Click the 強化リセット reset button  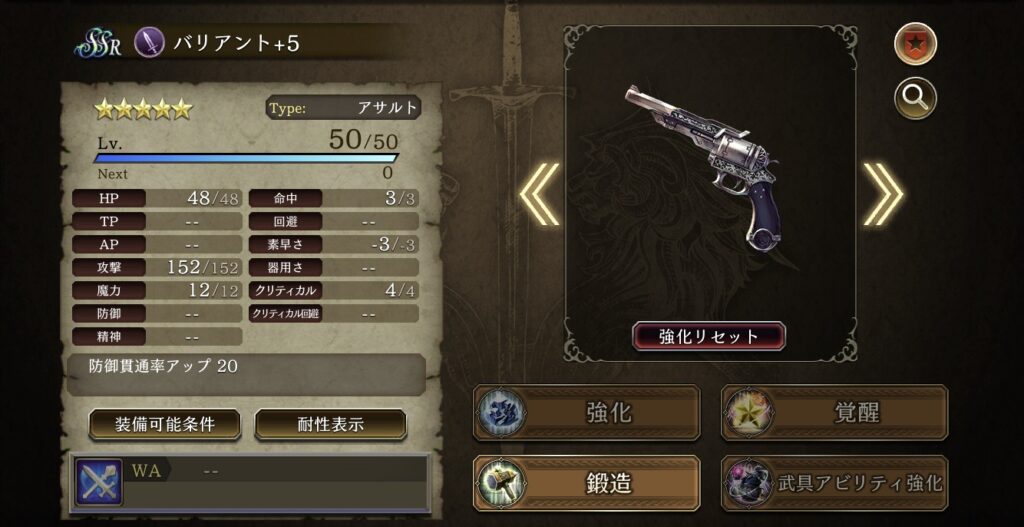click(x=708, y=336)
